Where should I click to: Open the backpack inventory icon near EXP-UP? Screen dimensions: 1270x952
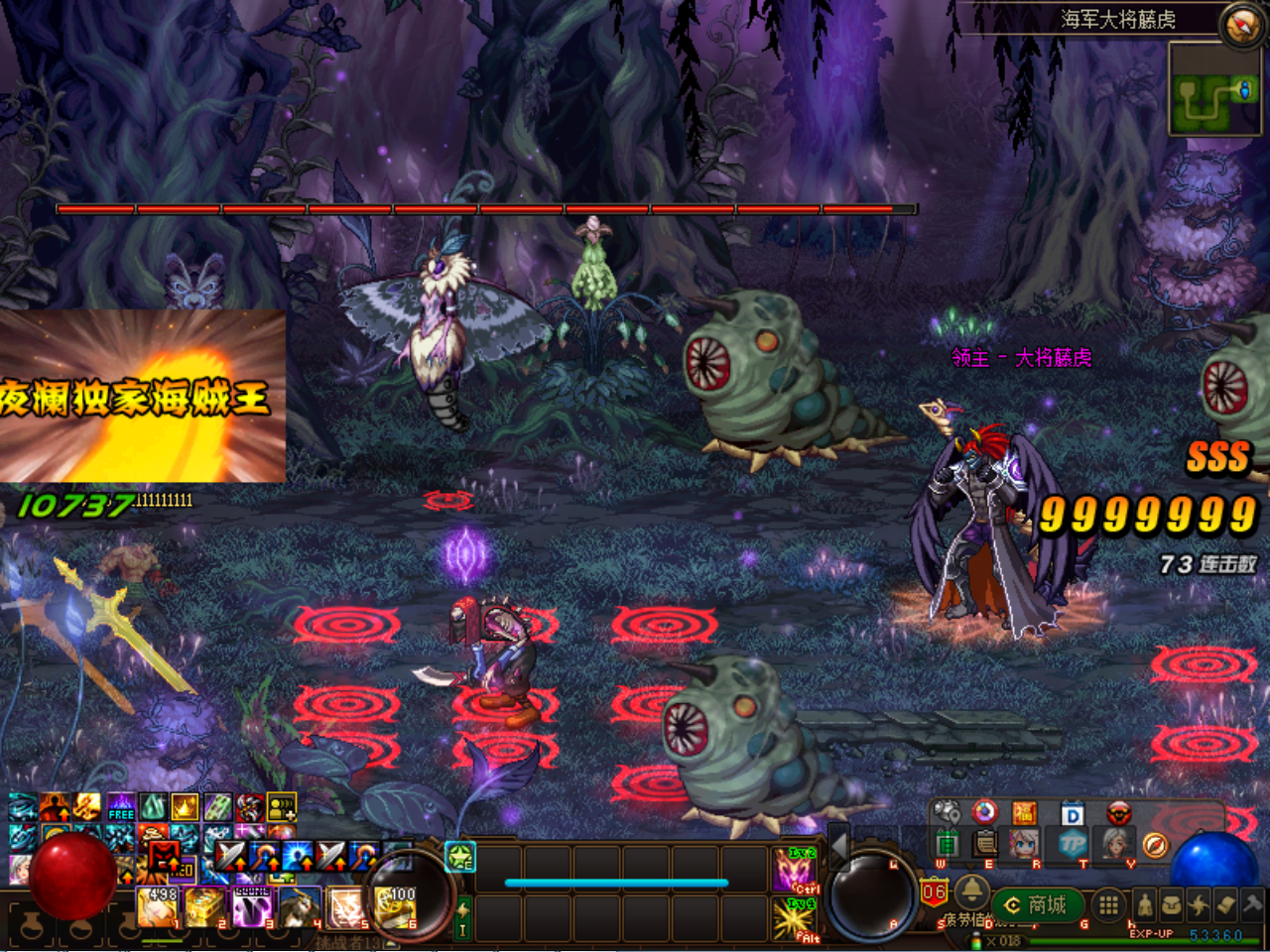(1174, 904)
